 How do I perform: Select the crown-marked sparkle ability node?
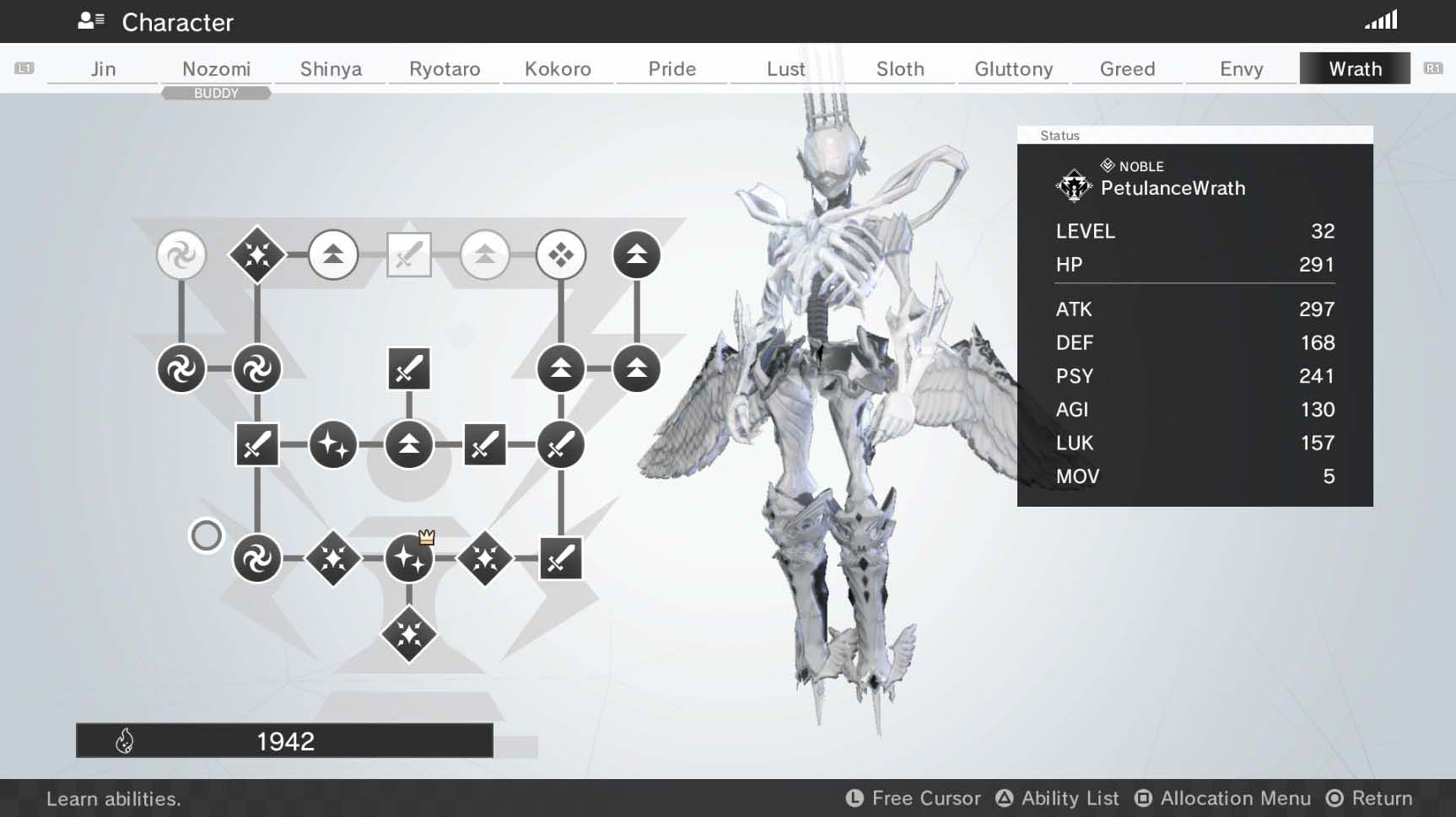pyautogui.click(x=409, y=558)
